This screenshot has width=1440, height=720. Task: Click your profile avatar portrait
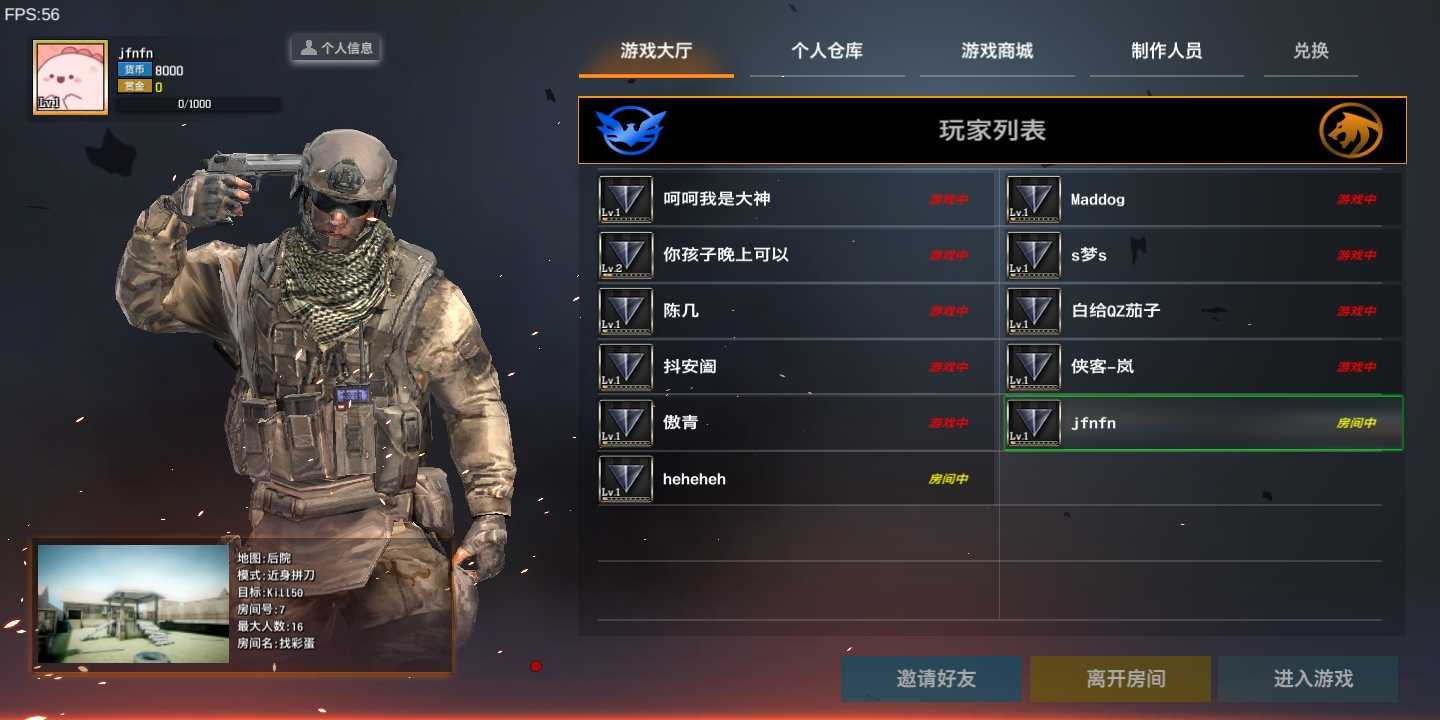click(69, 76)
